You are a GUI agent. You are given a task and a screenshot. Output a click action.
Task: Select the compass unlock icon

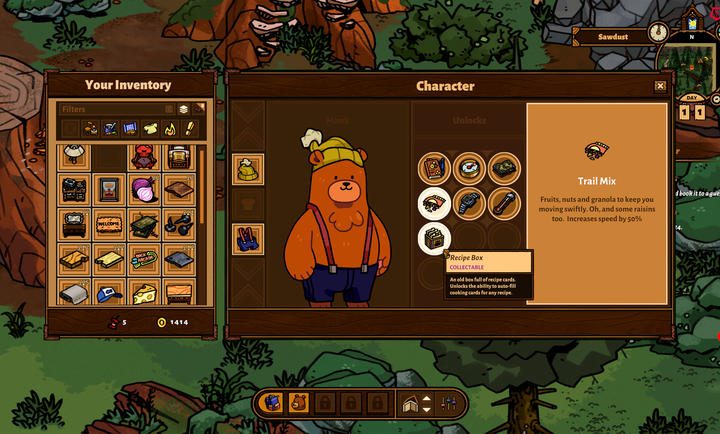point(469,167)
